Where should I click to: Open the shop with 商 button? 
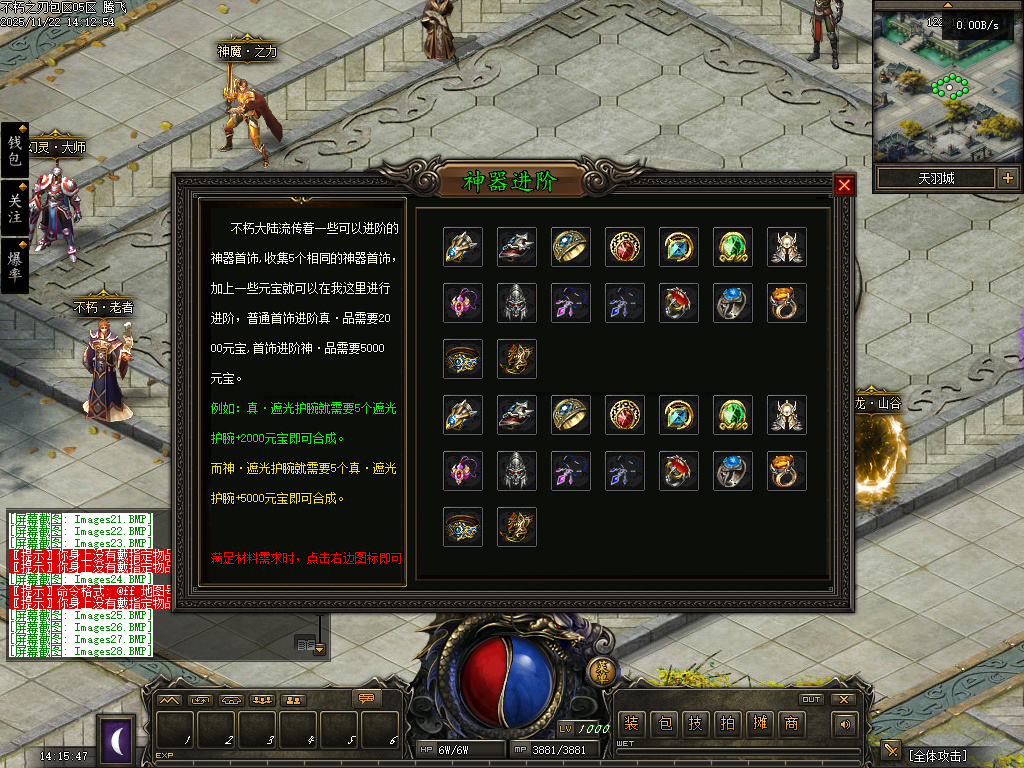point(791,723)
